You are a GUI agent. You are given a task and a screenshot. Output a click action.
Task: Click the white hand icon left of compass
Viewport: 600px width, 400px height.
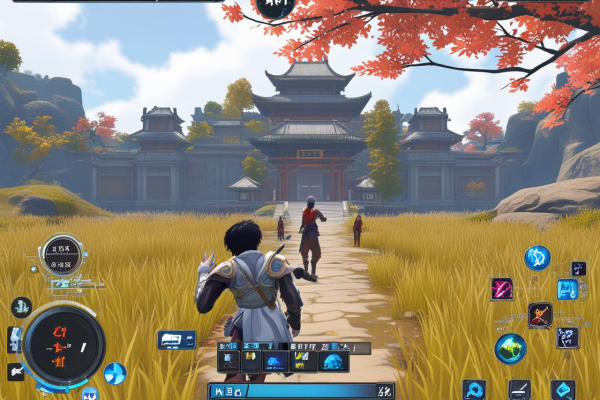coord(16,372)
